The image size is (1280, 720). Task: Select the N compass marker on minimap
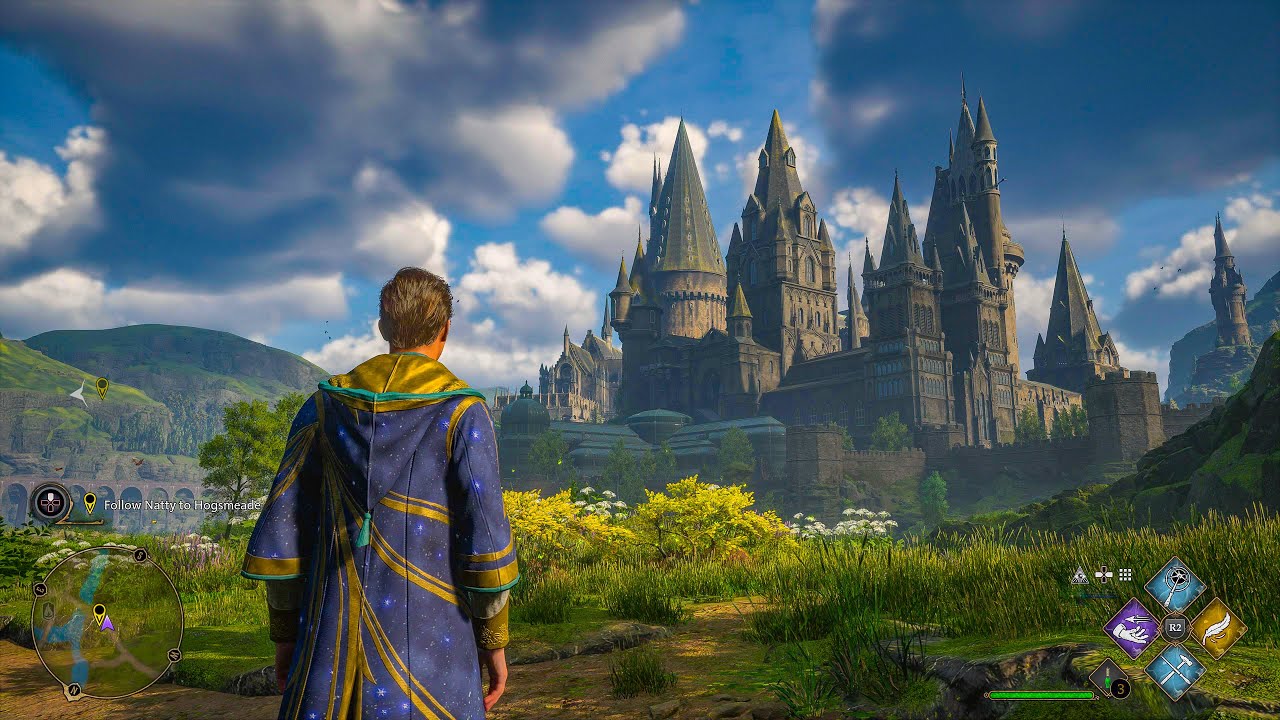coord(73,689)
